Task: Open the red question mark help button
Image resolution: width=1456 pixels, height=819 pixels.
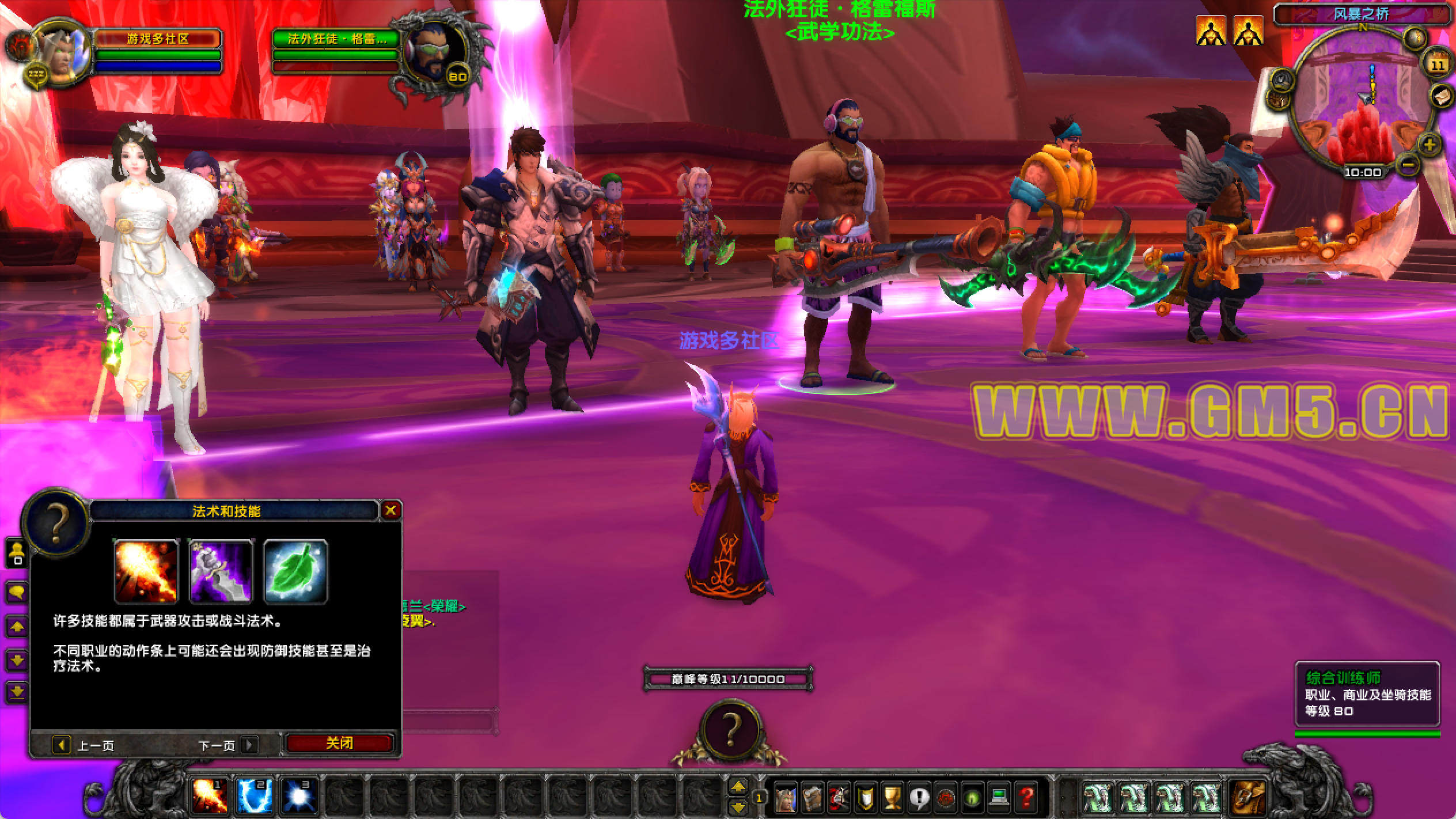Action: pos(1026,798)
